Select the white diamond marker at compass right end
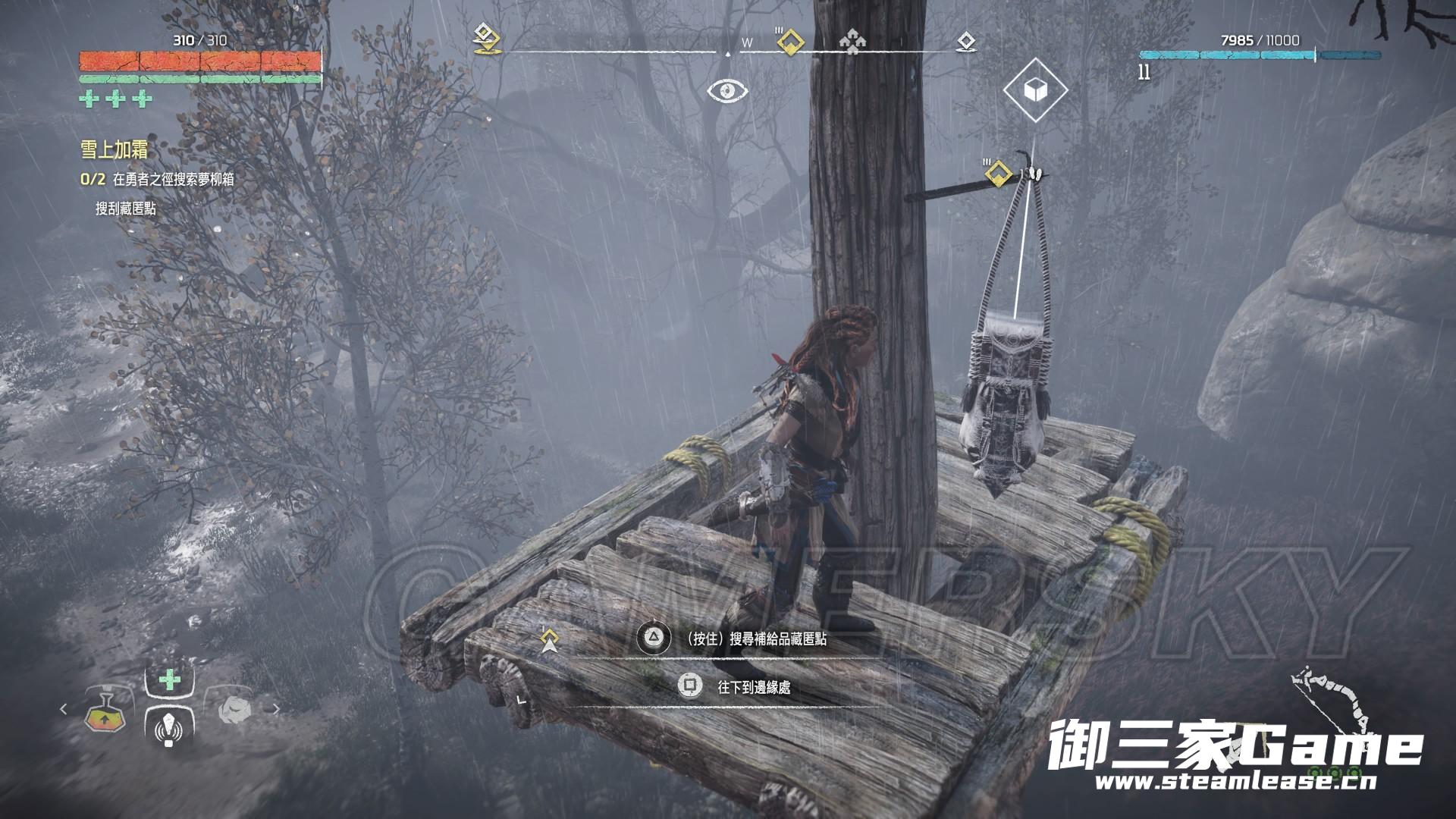The width and height of the screenshot is (1456, 819). [x=965, y=41]
